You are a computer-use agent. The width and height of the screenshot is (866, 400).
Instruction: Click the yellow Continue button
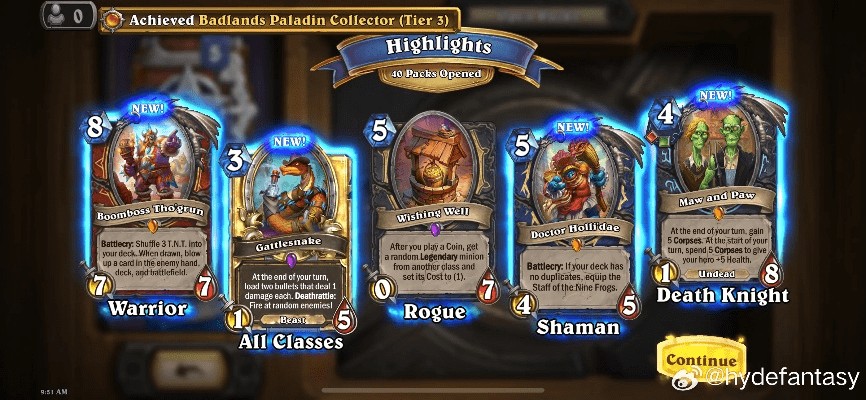point(702,359)
